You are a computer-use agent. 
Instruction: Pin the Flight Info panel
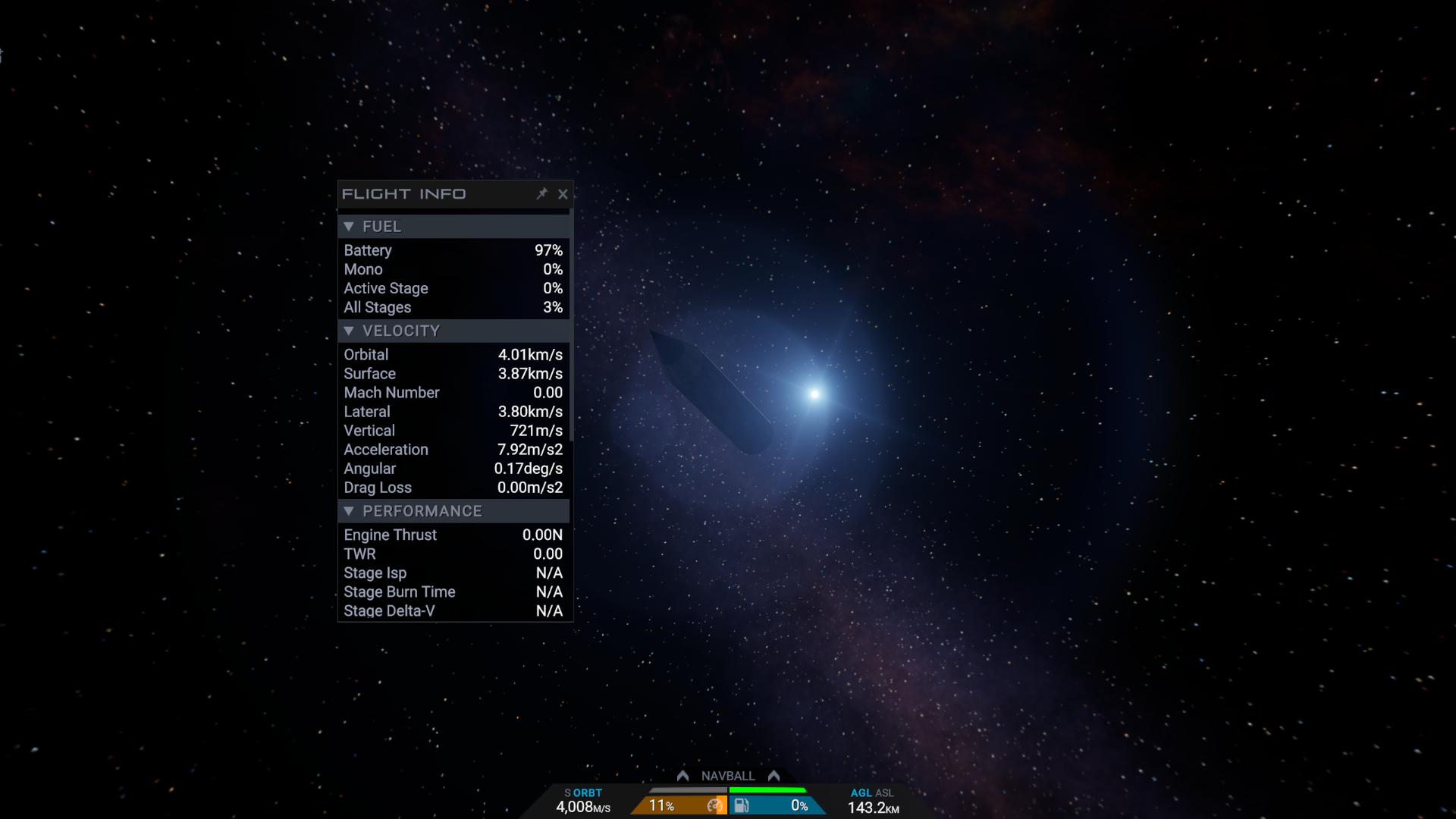click(541, 194)
